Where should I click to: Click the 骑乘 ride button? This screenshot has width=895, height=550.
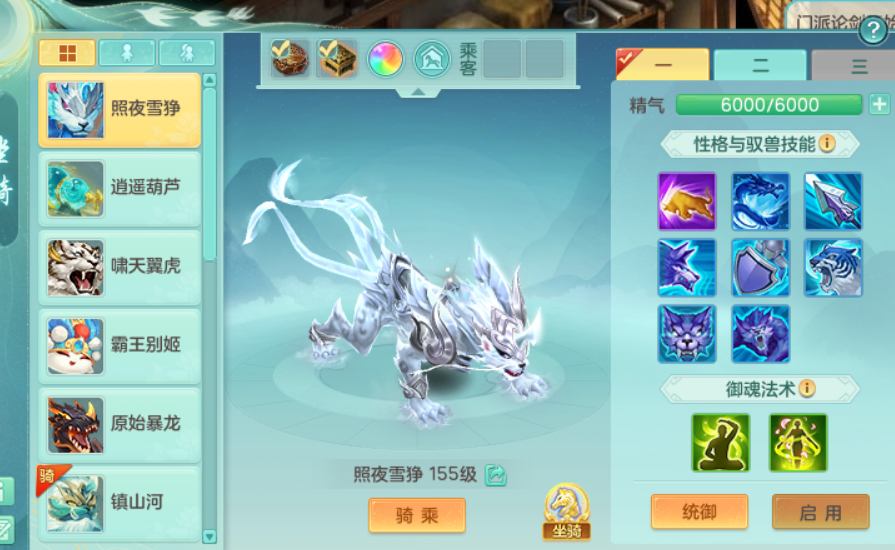pyautogui.click(x=417, y=515)
